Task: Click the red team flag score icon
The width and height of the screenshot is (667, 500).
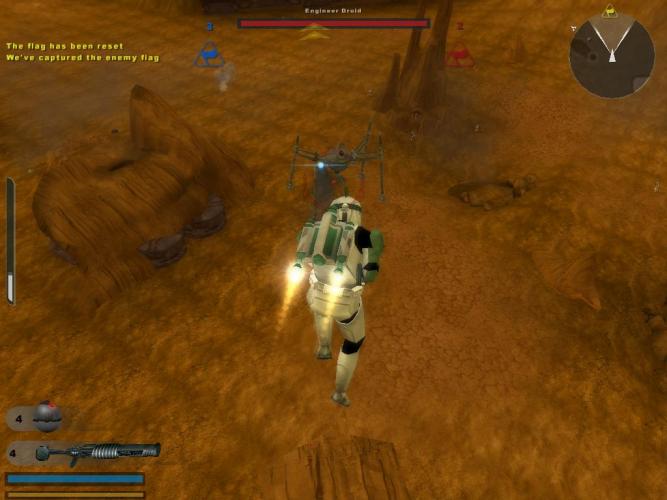Action: click(459, 53)
